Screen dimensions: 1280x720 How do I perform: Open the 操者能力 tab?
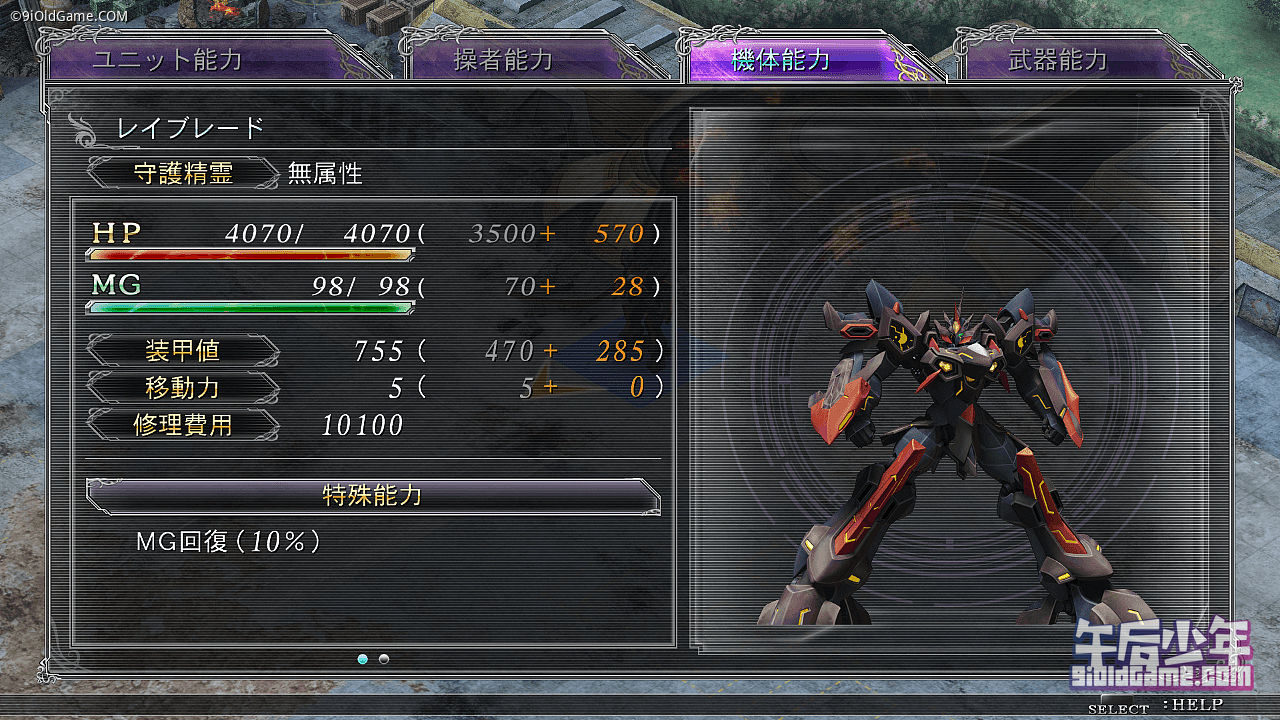503,60
